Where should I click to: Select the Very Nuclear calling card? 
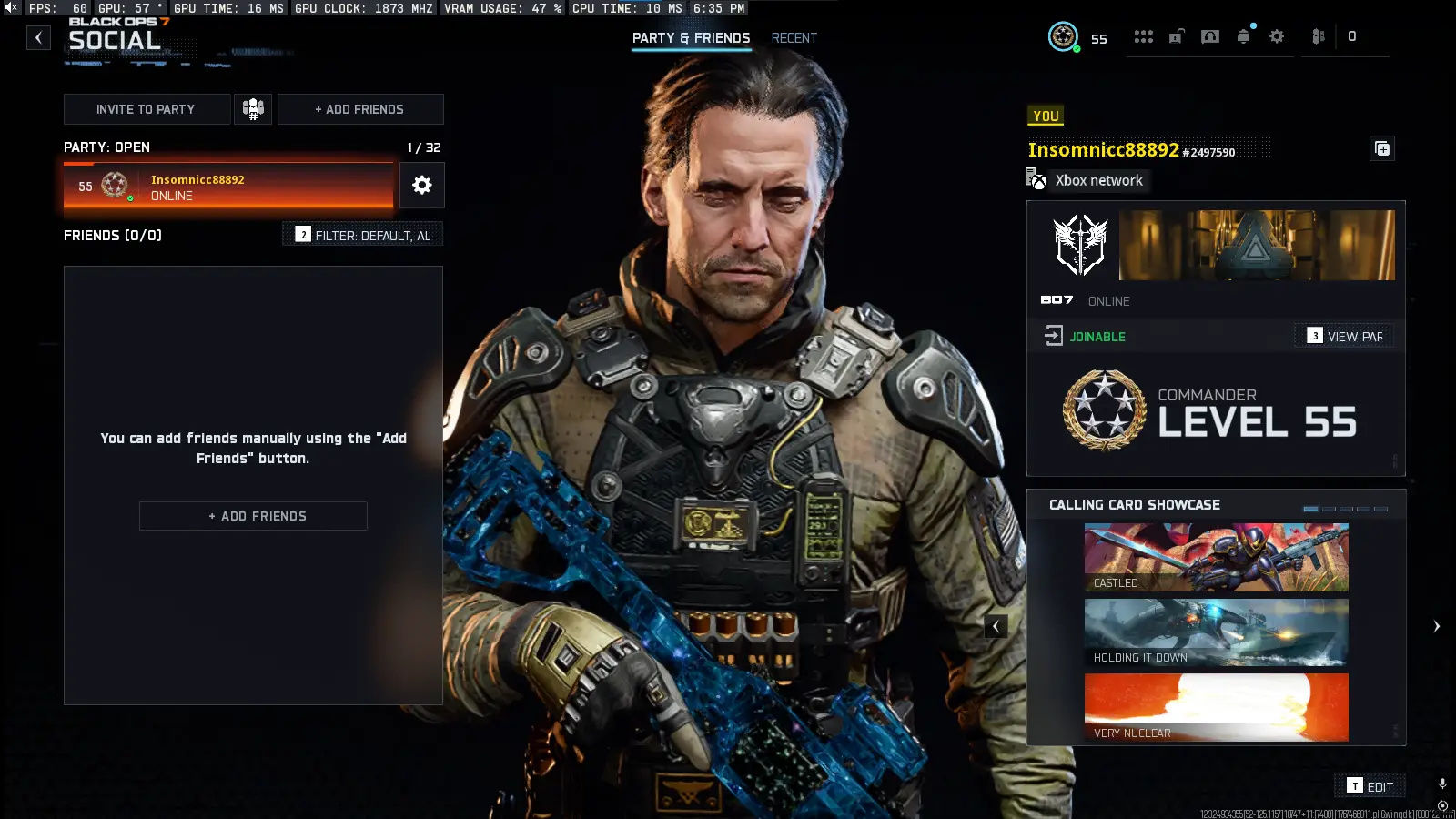pyautogui.click(x=1215, y=707)
